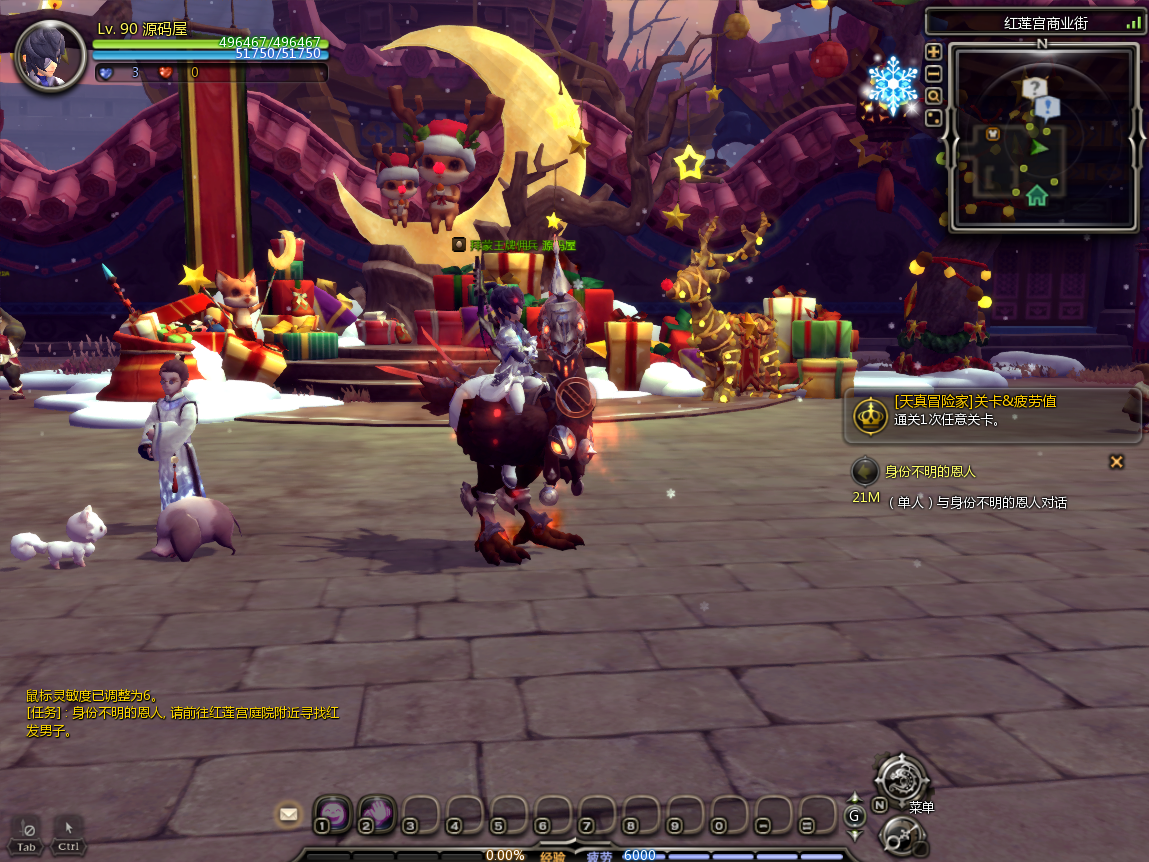Click the question mark marker on minimap

tap(1033, 88)
